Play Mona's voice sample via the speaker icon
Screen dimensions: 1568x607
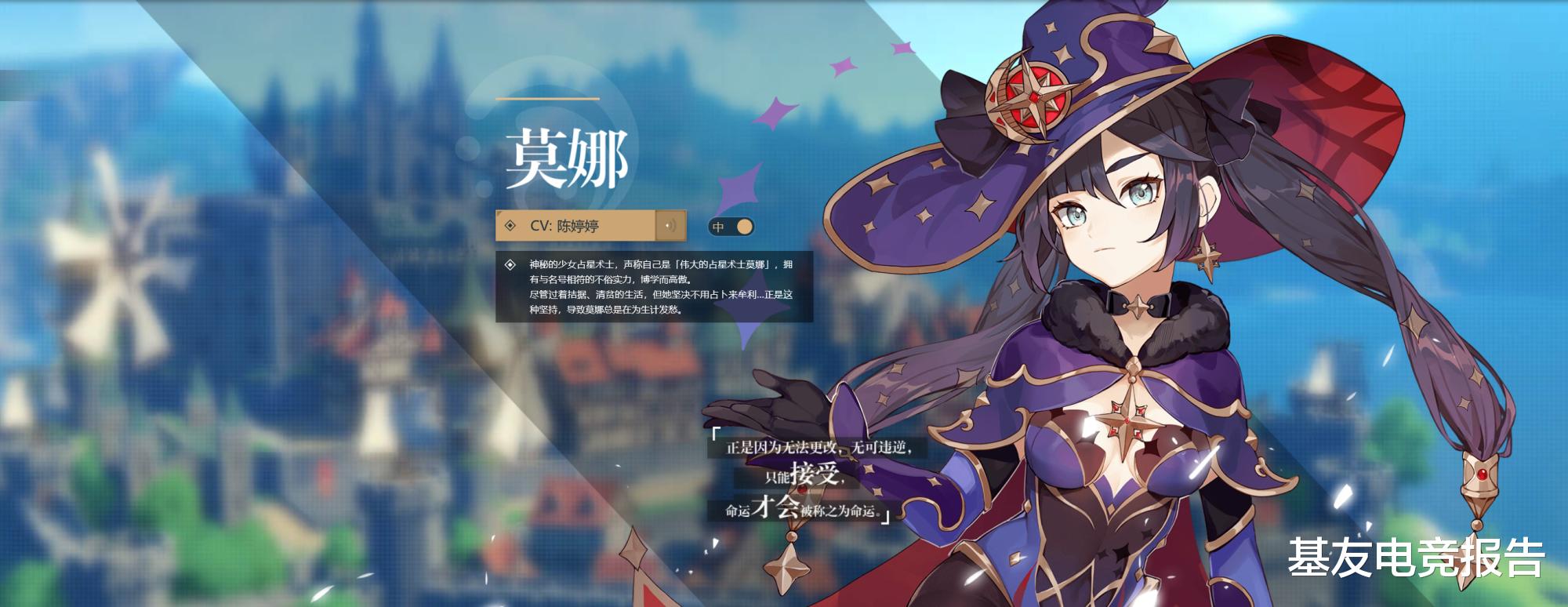(x=670, y=225)
